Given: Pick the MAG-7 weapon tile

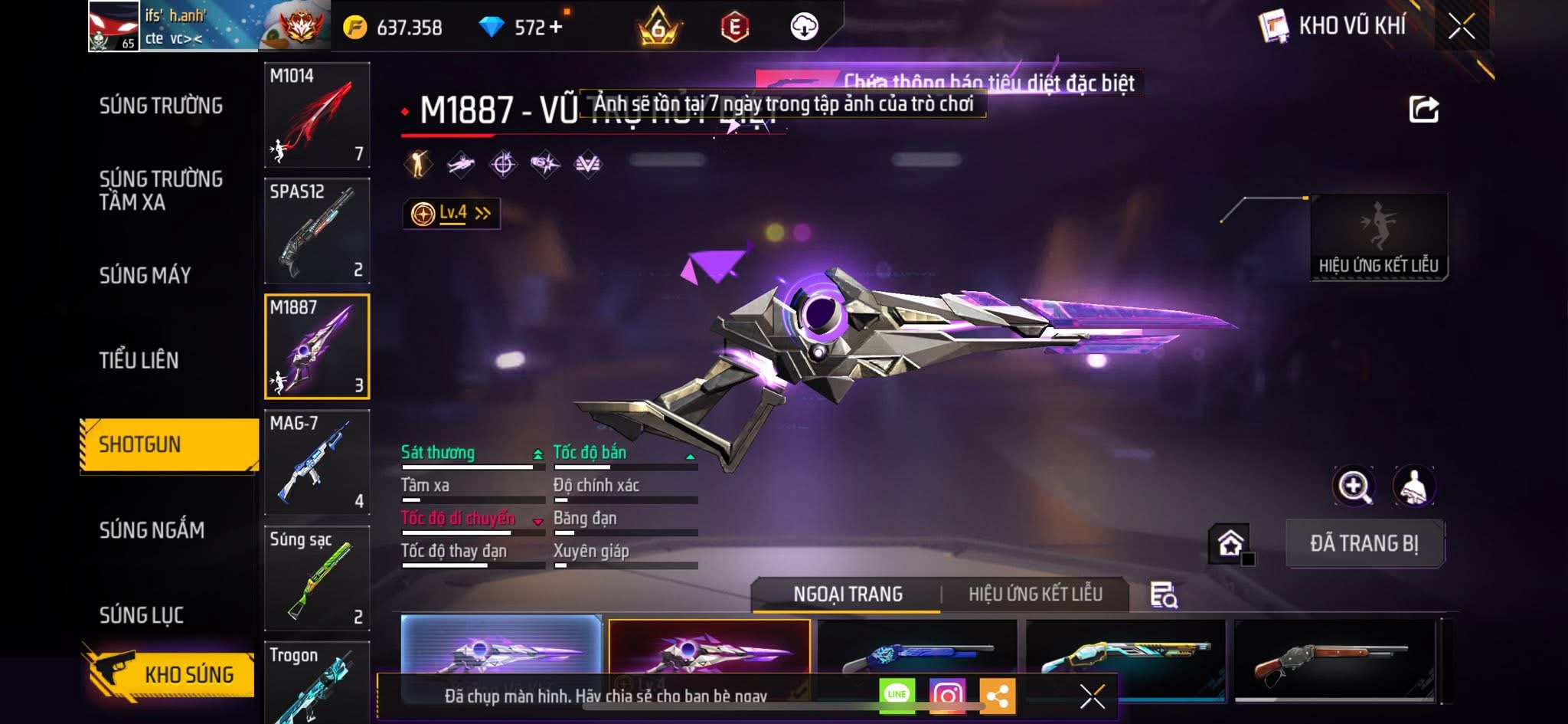Looking at the screenshot, I should [317, 462].
